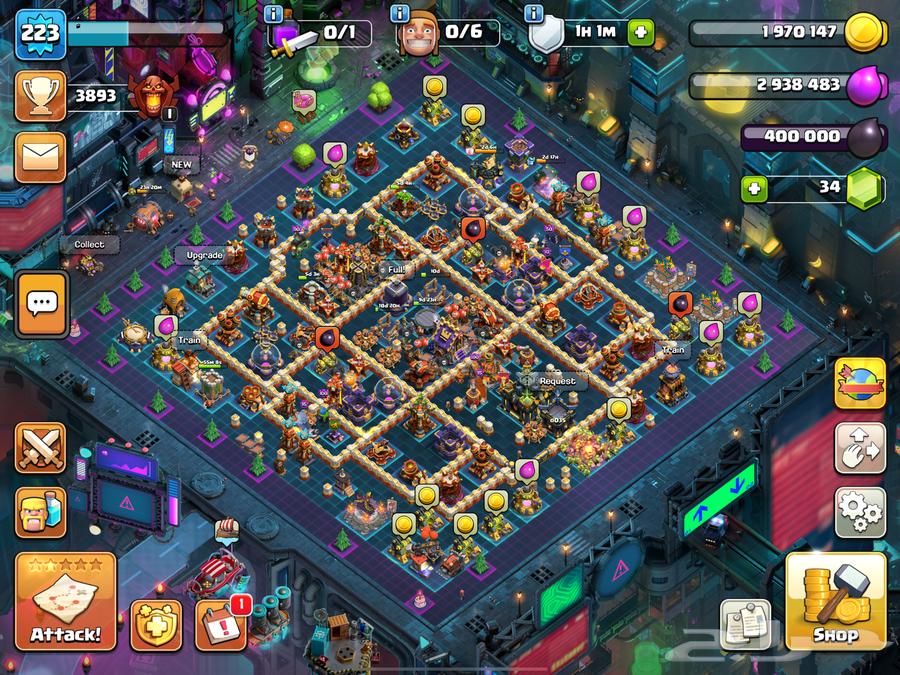Open the crossed swords button
Screen dimensions: 900x675
click(x=41, y=447)
